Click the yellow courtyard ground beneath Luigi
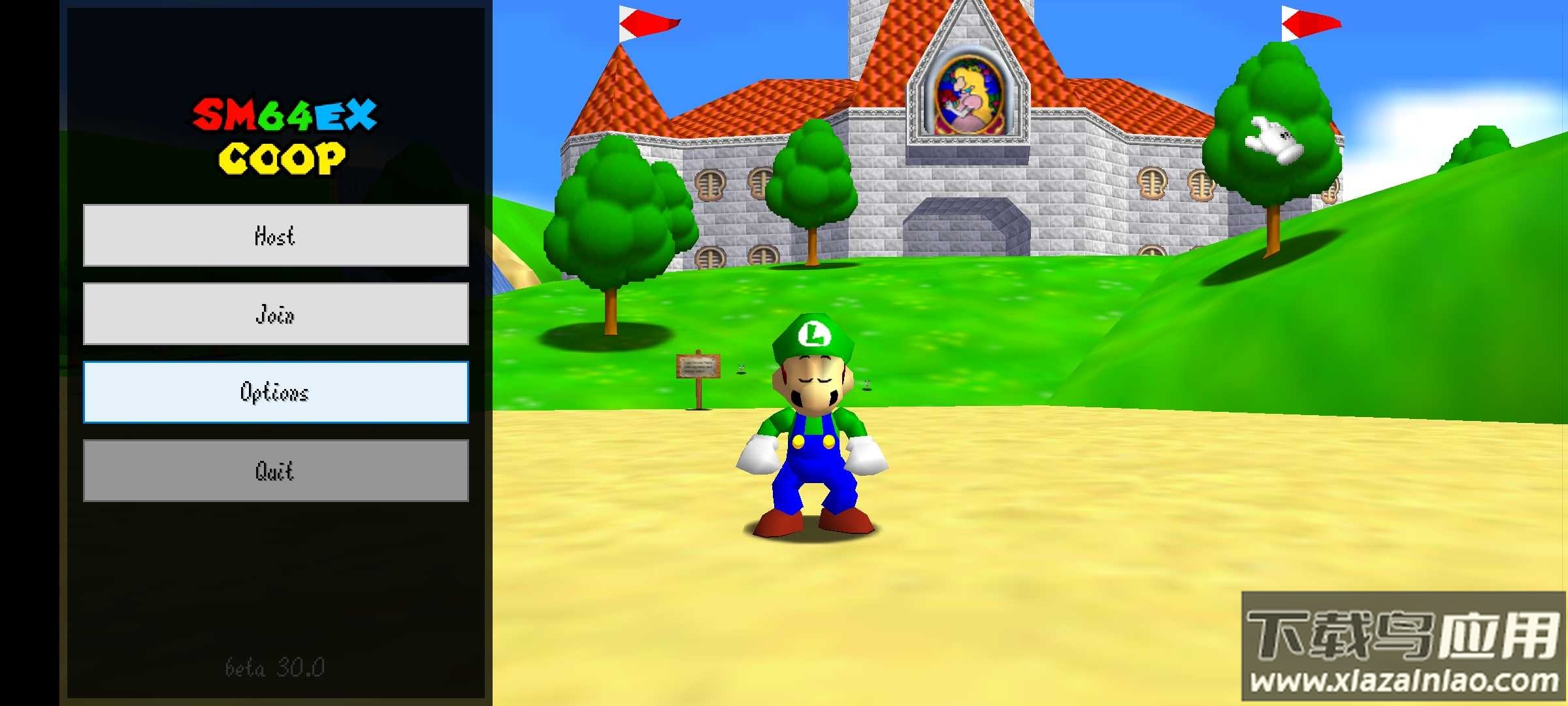This screenshot has height=706, width=1568. [x=810, y=601]
